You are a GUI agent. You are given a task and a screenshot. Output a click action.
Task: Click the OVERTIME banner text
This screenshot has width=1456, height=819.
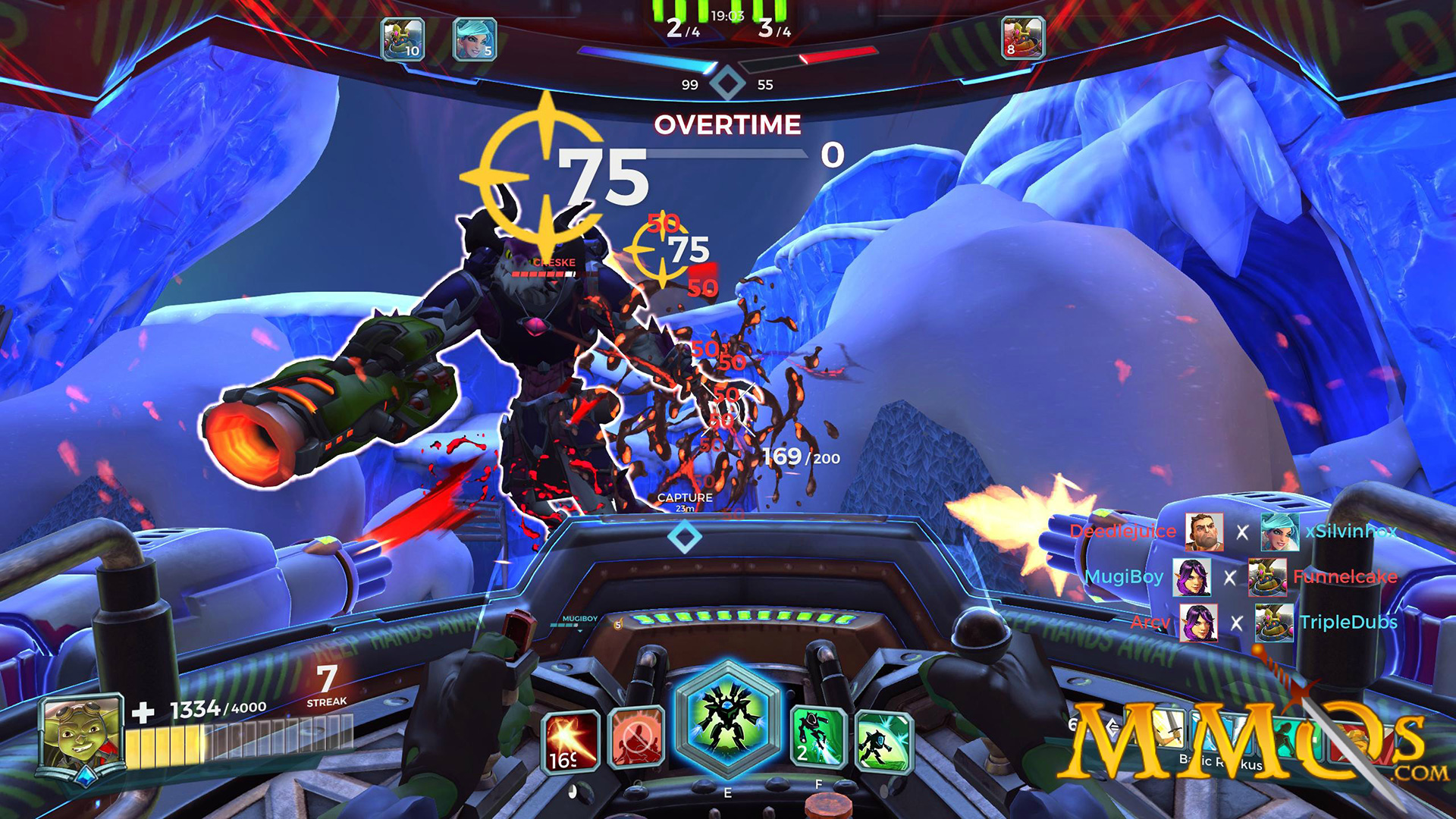tap(729, 123)
